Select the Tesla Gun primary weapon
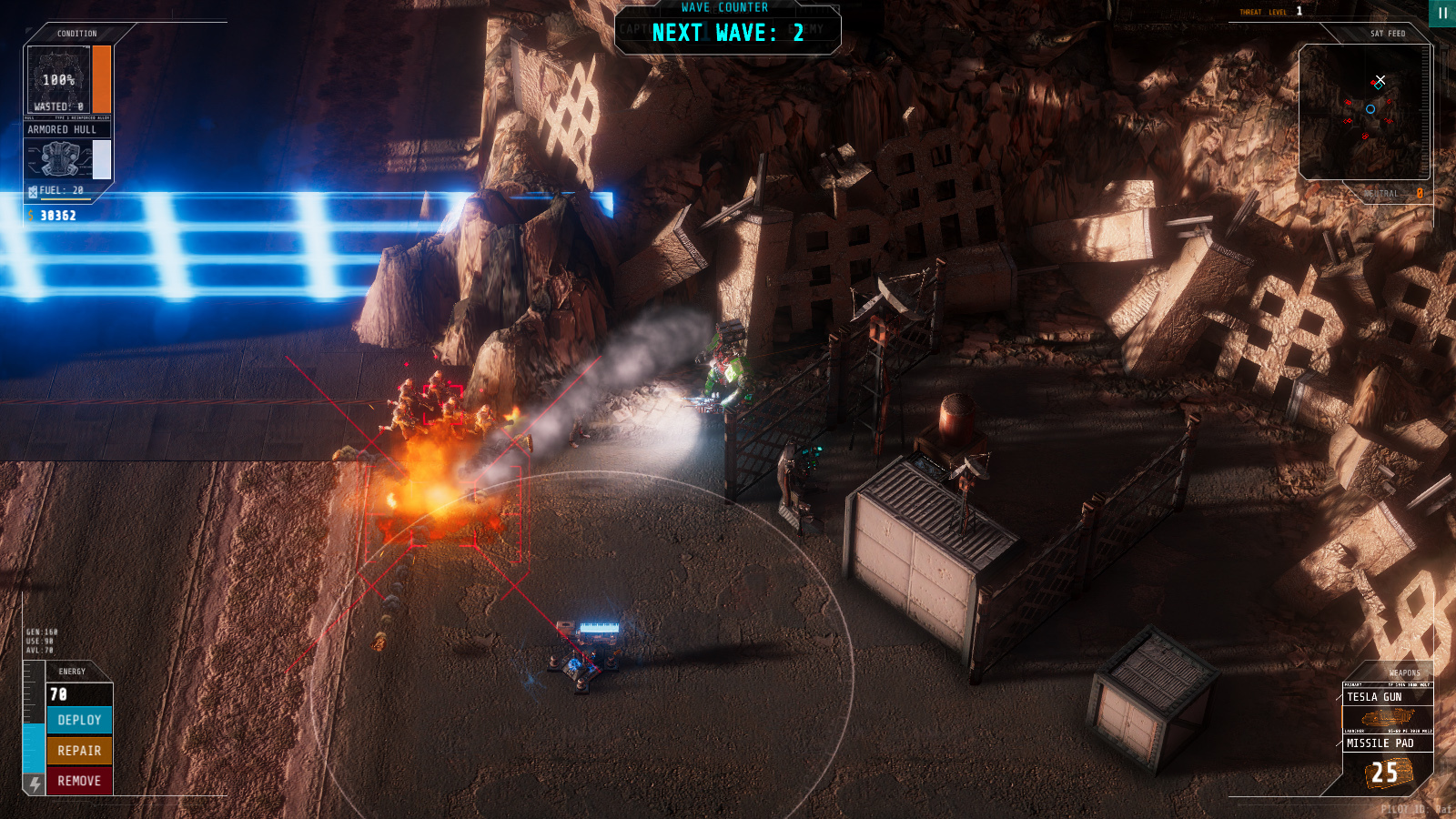Image resolution: width=1456 pixels, height=819 pixels. coord(1387,697)
